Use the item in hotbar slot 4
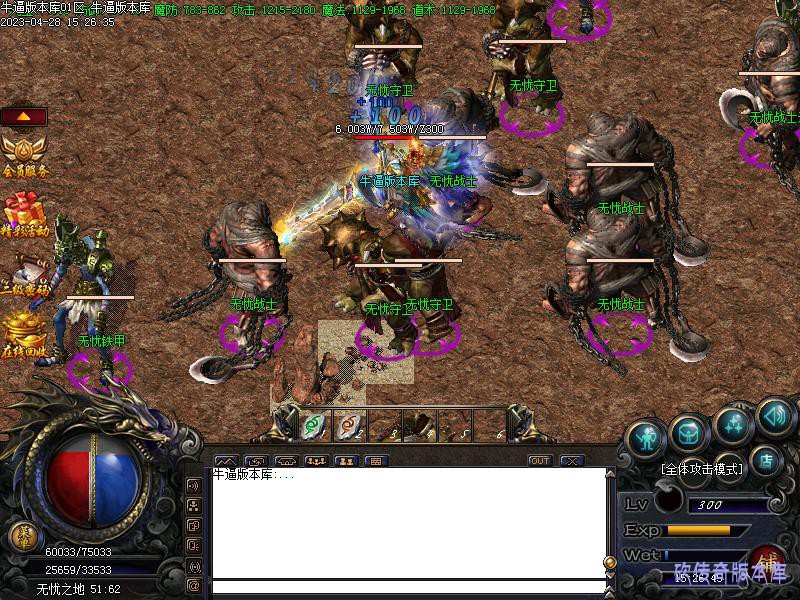This screenshot has height=600, width=800. (x=420, y=425)
